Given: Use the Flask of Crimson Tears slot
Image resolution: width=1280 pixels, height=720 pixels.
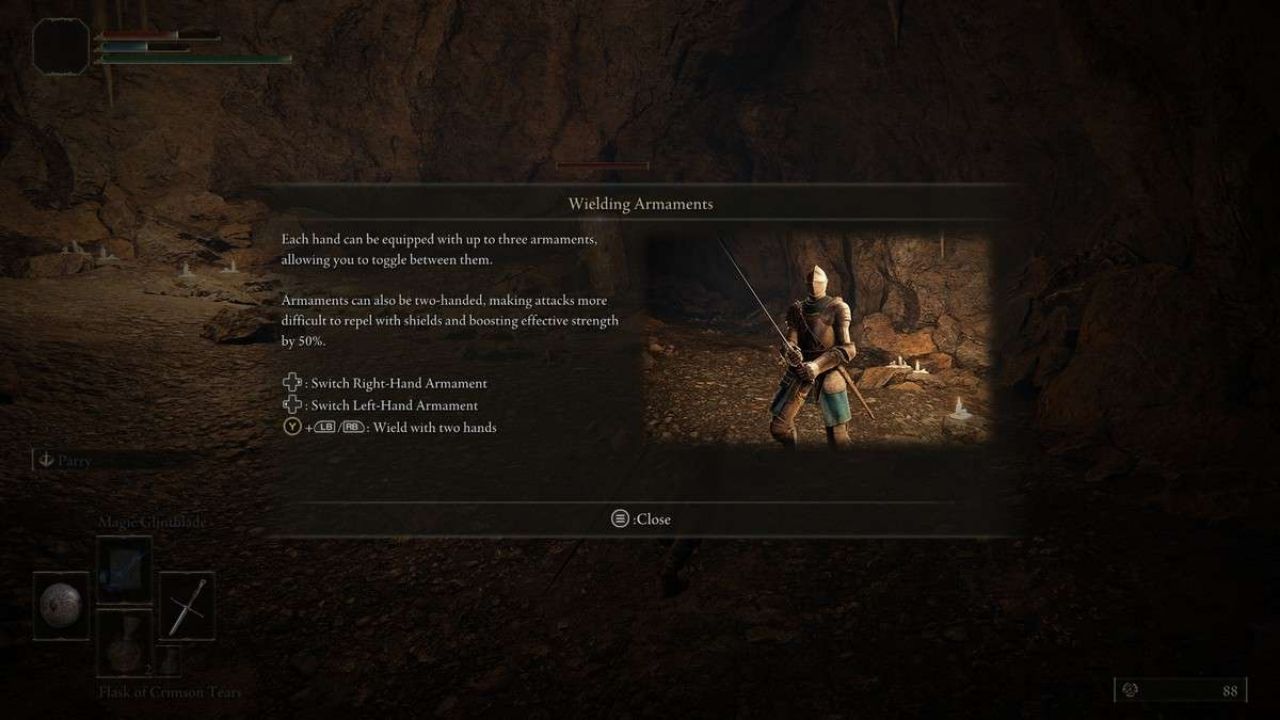Looking at the screenshot, I should tap(124, 643).
